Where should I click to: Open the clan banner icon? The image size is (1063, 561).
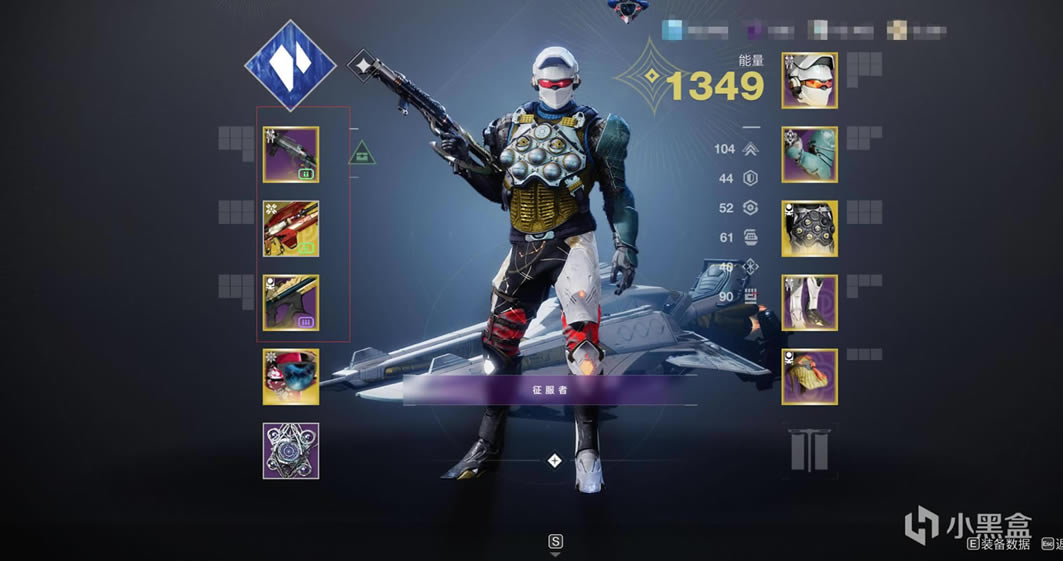[x=810, y=451]
